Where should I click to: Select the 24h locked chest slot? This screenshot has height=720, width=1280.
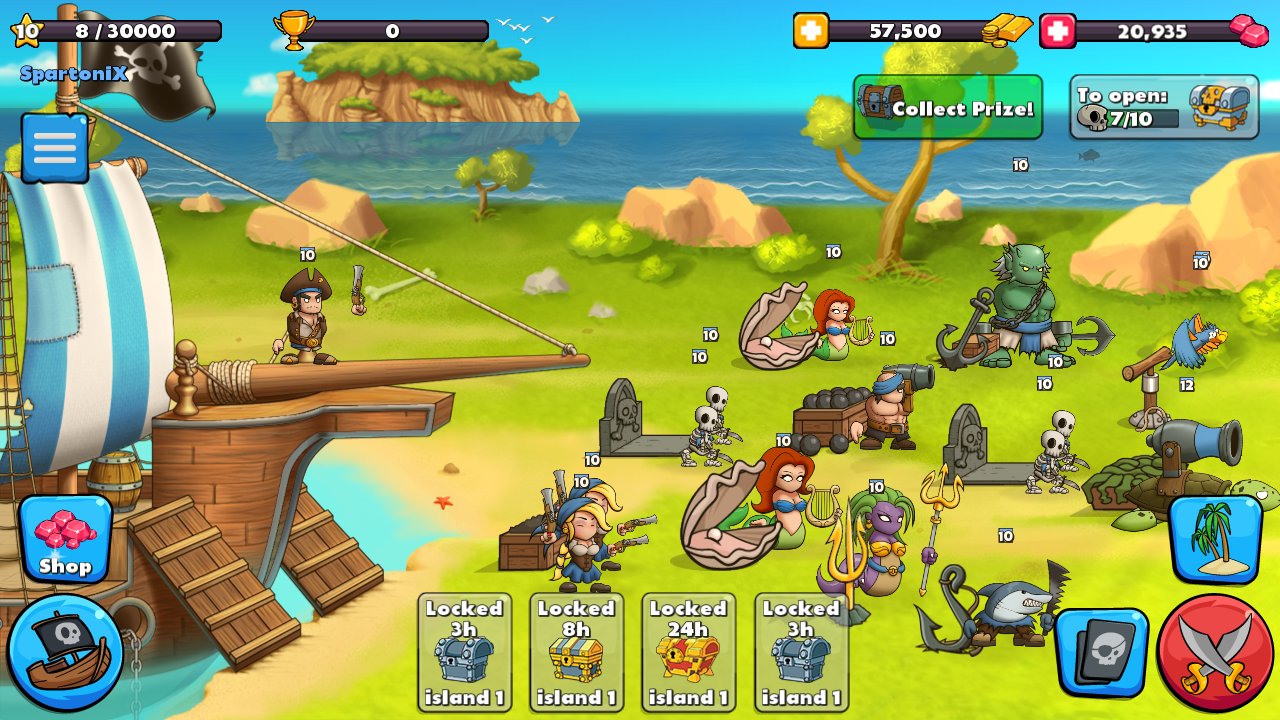688,653
